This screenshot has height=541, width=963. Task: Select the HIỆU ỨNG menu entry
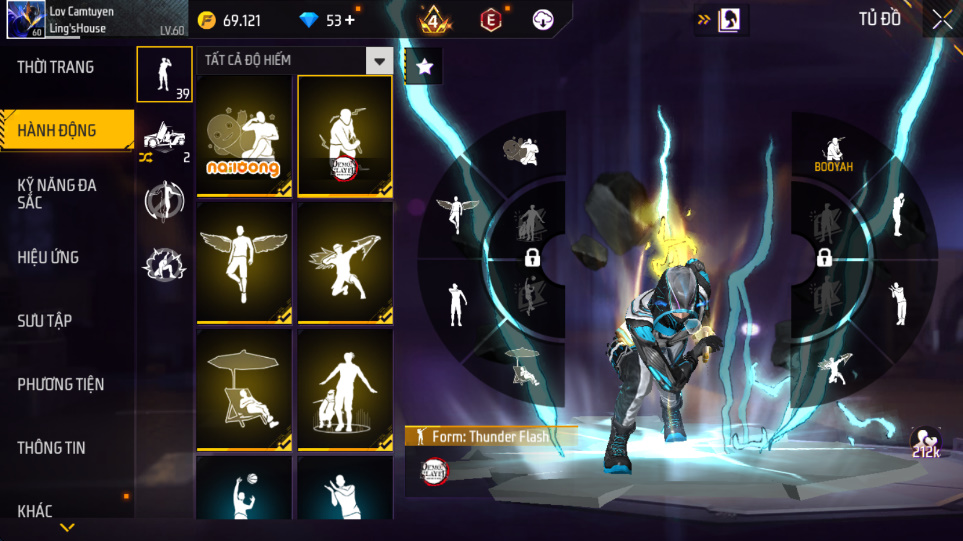point(48,257)
